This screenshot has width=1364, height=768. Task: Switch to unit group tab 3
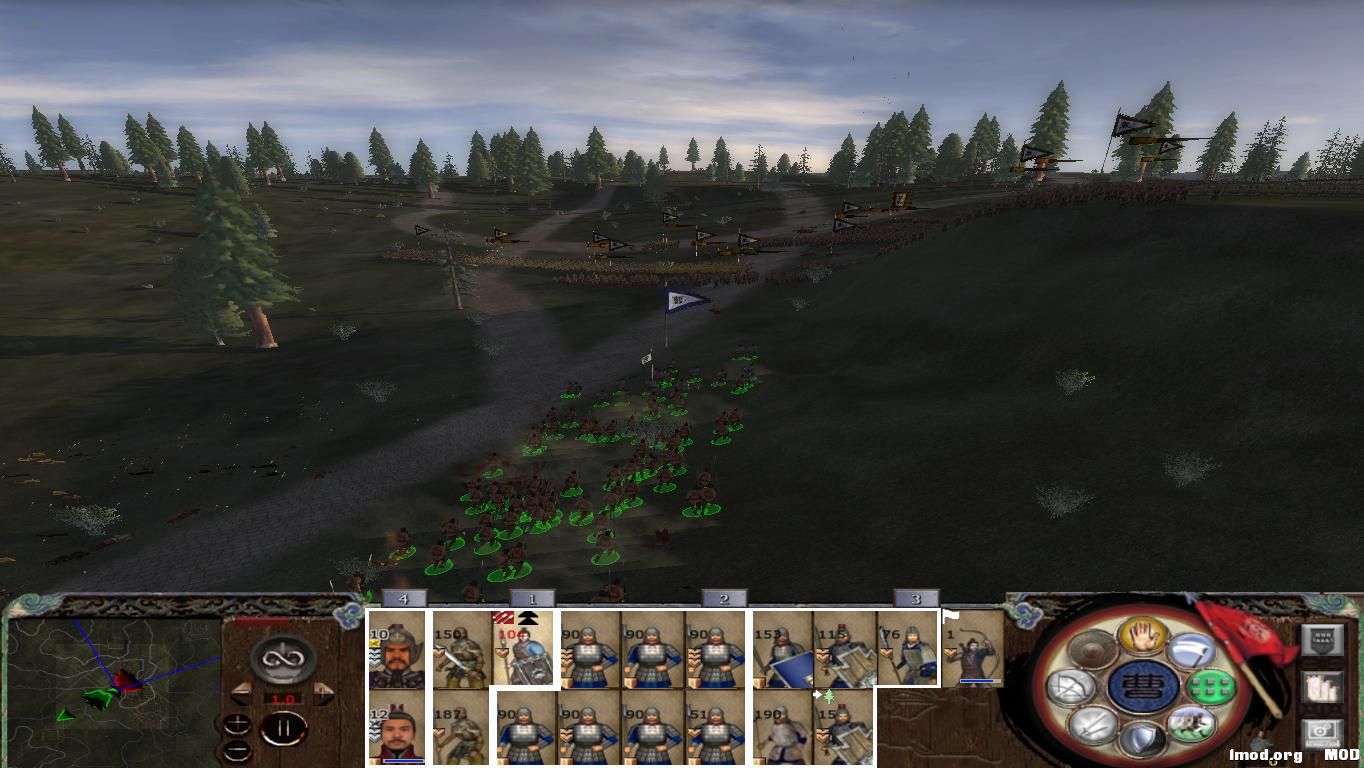pos(915,596)
